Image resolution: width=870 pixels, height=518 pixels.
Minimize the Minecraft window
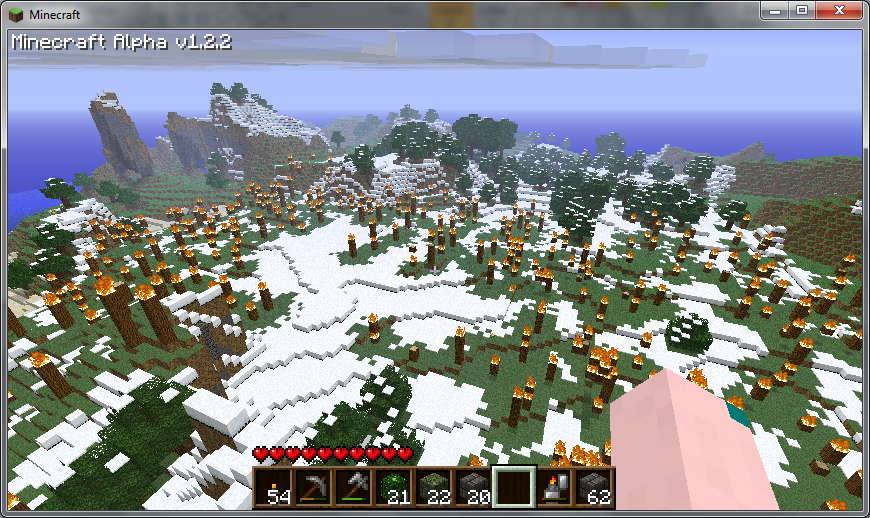coord(776,10)
